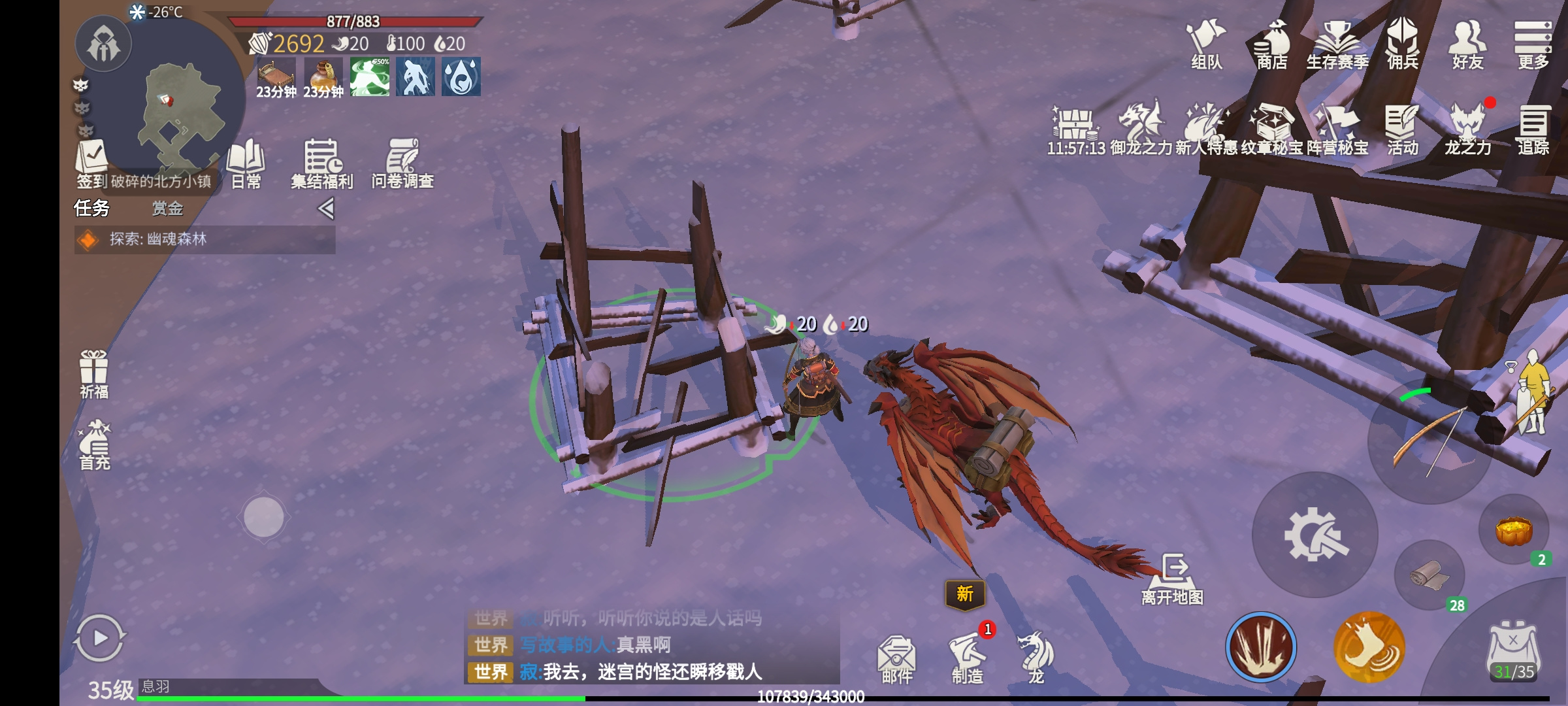Image resolution: width=1568 pixels, height=706 pixels.
Task: Open the 追踪 tracking list
Action: click(1533, 129)
